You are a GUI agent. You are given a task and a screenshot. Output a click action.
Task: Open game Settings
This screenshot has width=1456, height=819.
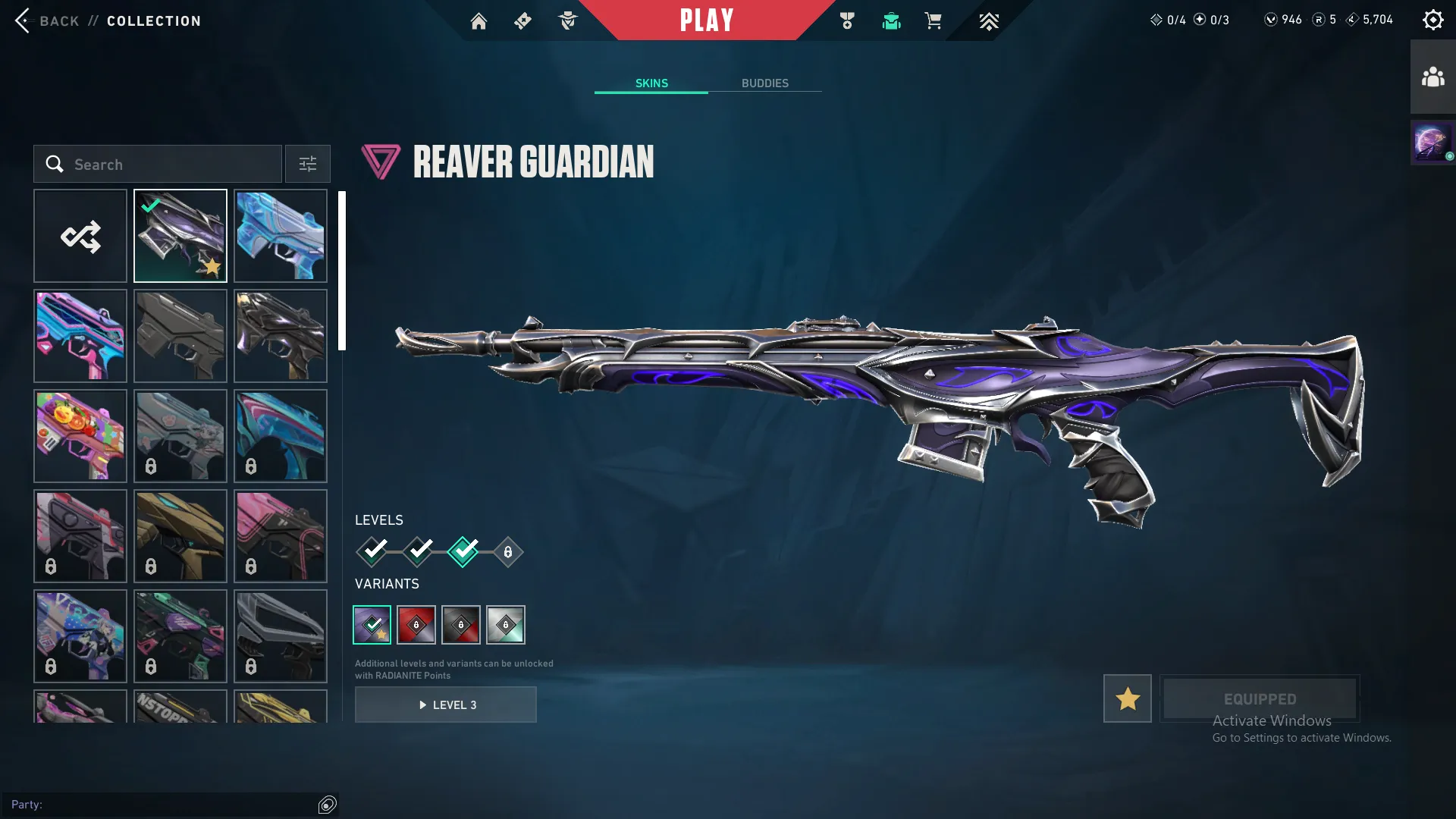[1433, 19]
